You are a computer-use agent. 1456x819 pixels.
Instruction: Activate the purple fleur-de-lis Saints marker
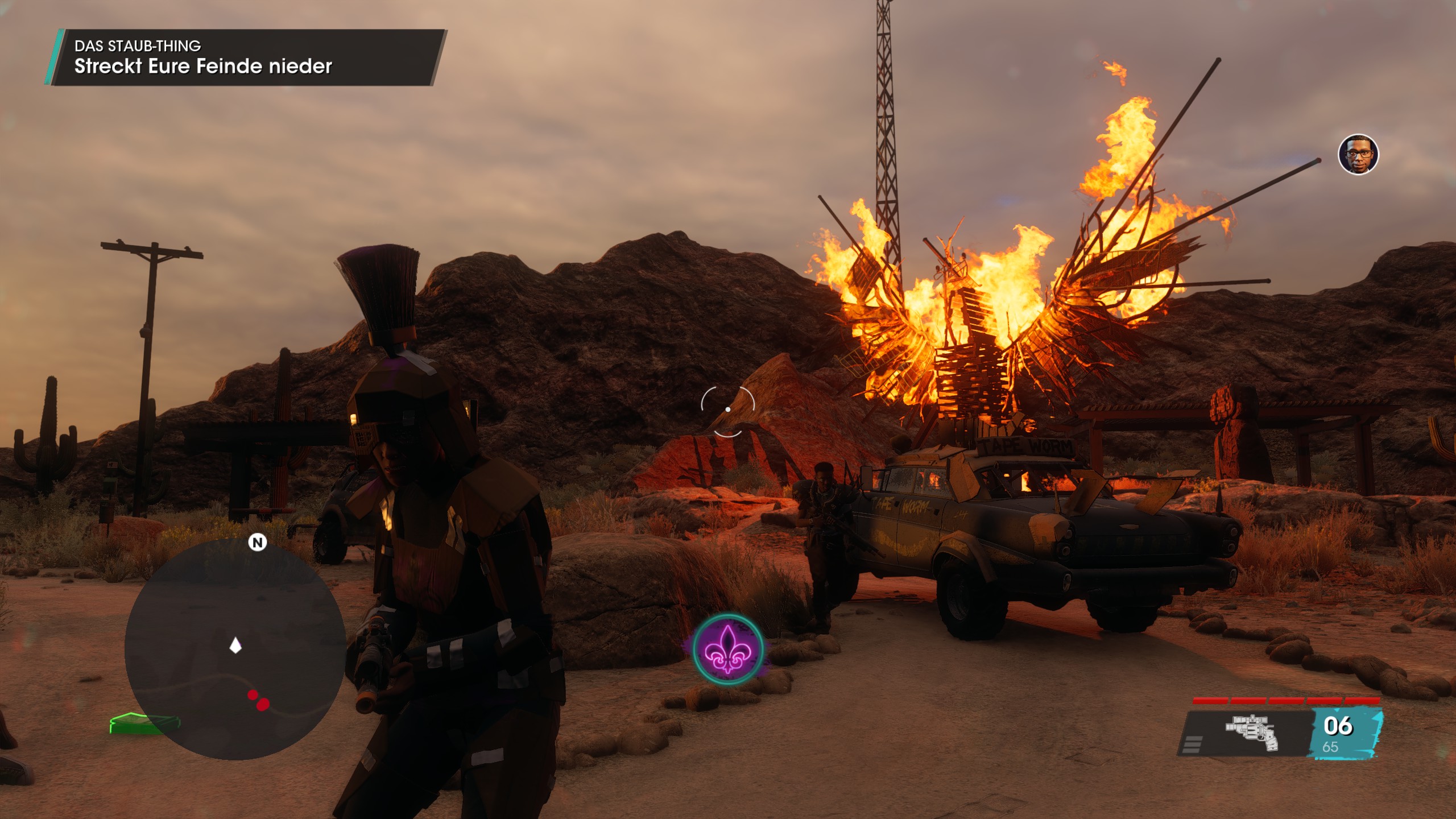point(727,649)
